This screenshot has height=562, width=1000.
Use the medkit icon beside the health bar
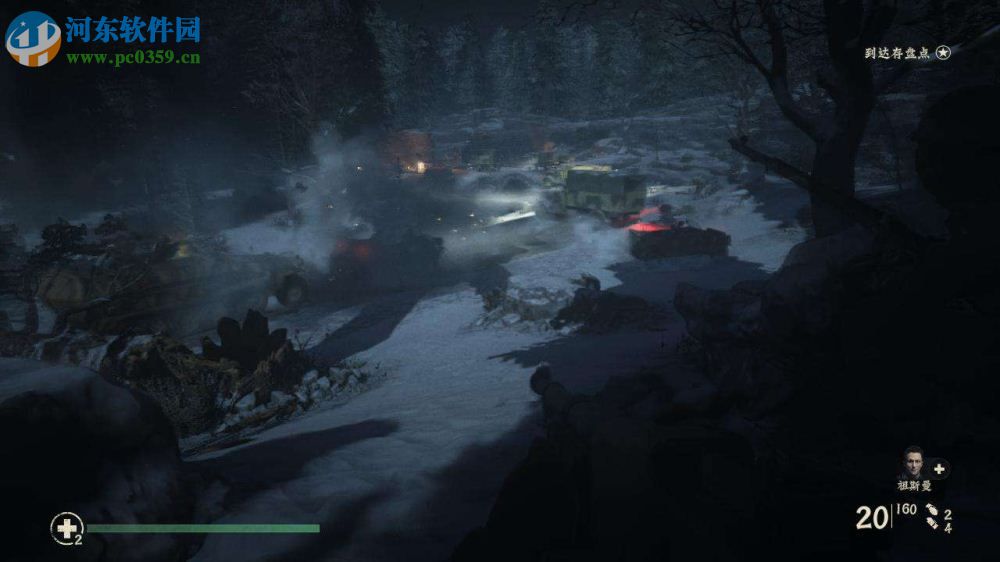point(65,527)
